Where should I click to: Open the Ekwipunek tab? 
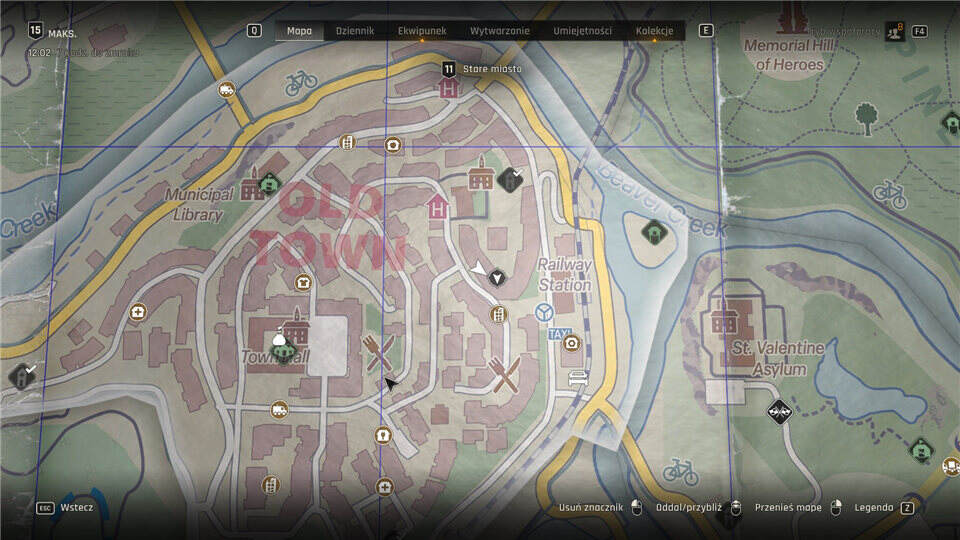pyautogui.click(x=422, y=31)
